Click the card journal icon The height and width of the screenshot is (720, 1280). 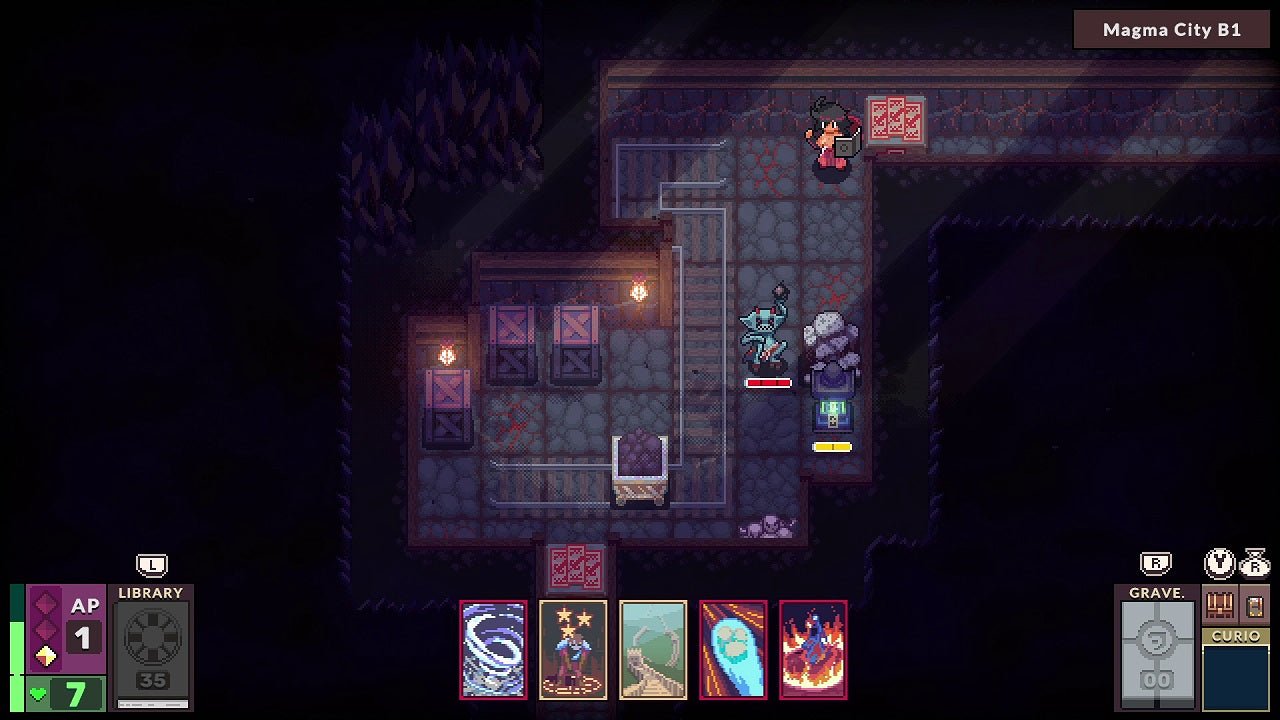[1255, 605]
